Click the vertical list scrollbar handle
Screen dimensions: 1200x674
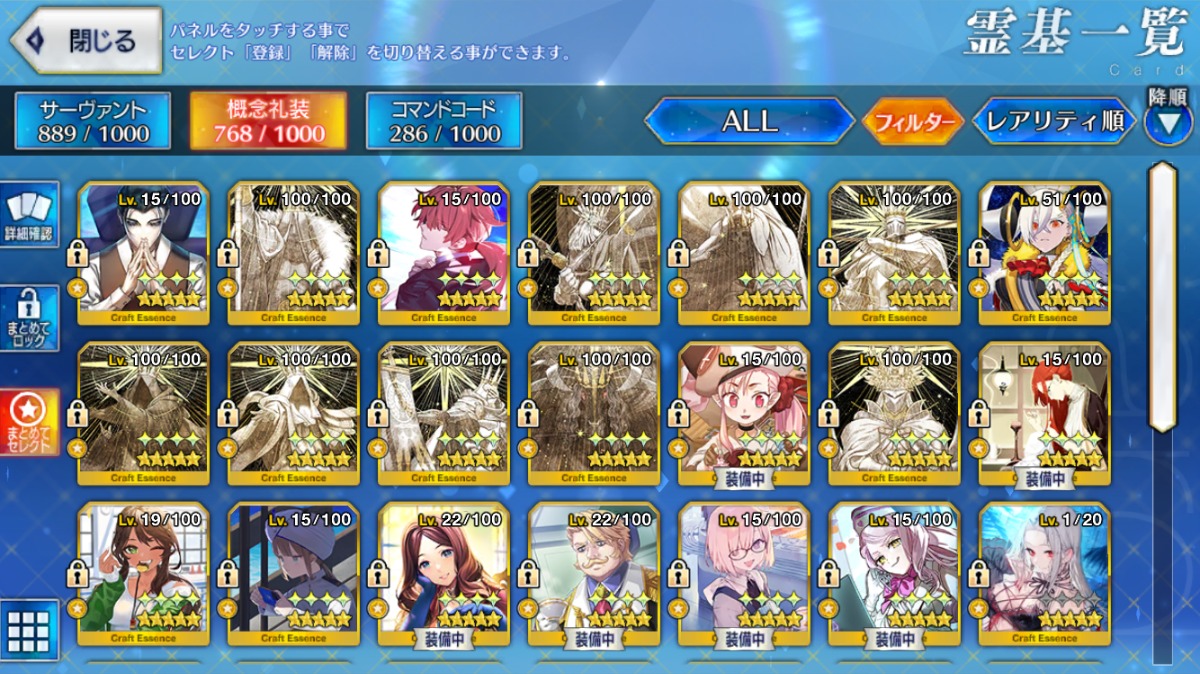pos(1162,295)
